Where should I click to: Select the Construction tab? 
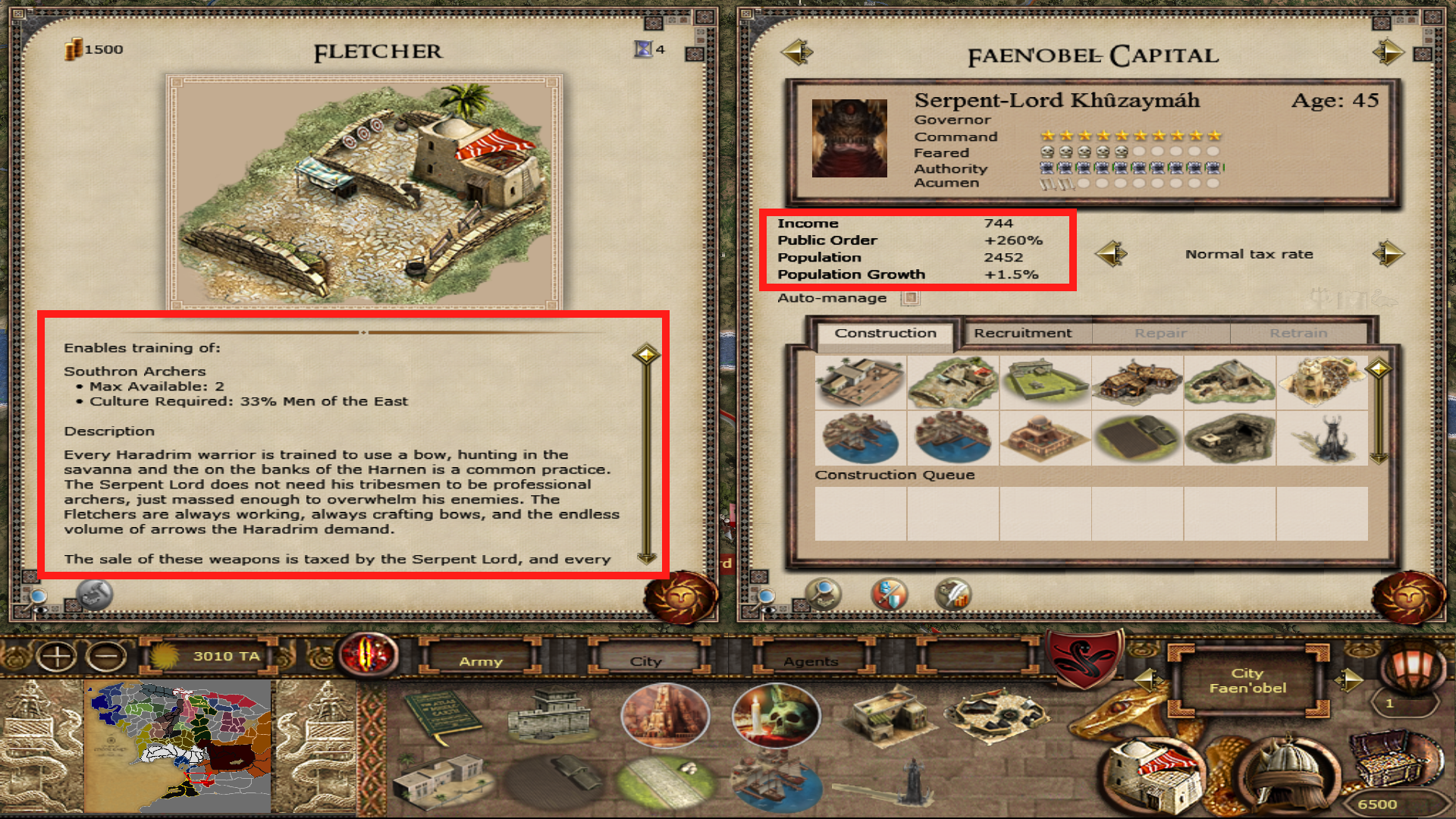885,334
